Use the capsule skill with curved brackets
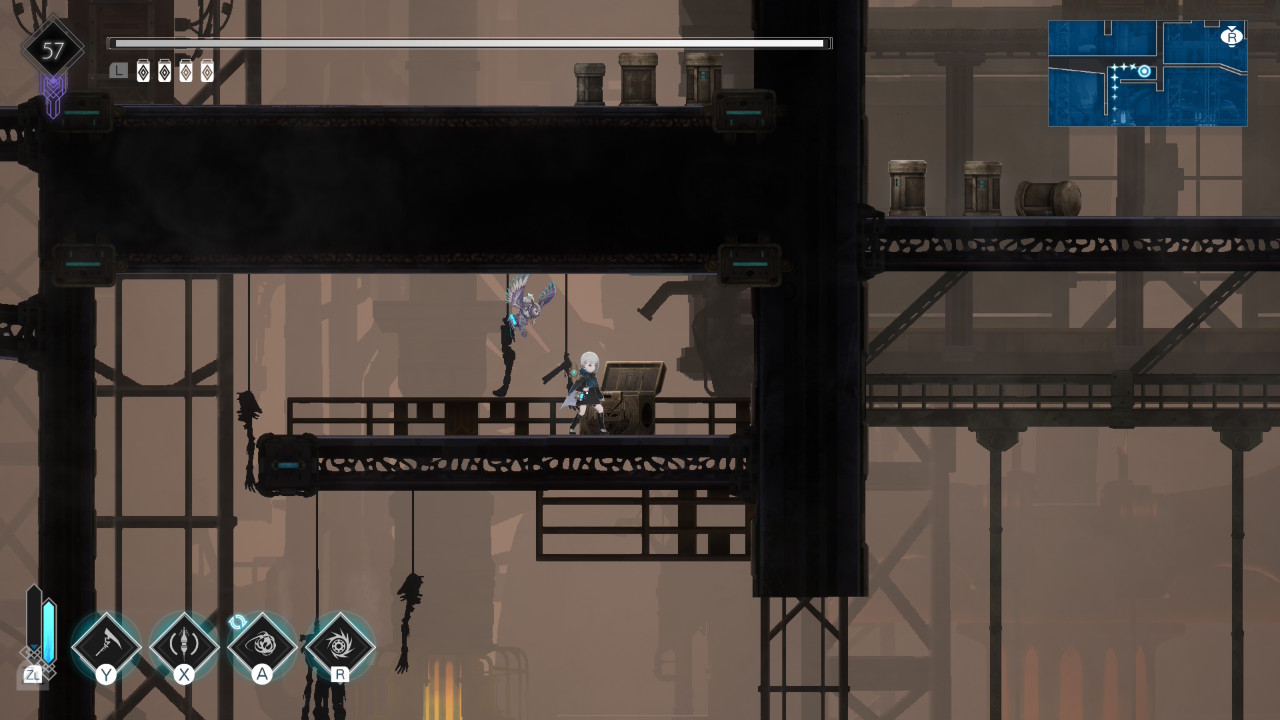 click(184, 645)
